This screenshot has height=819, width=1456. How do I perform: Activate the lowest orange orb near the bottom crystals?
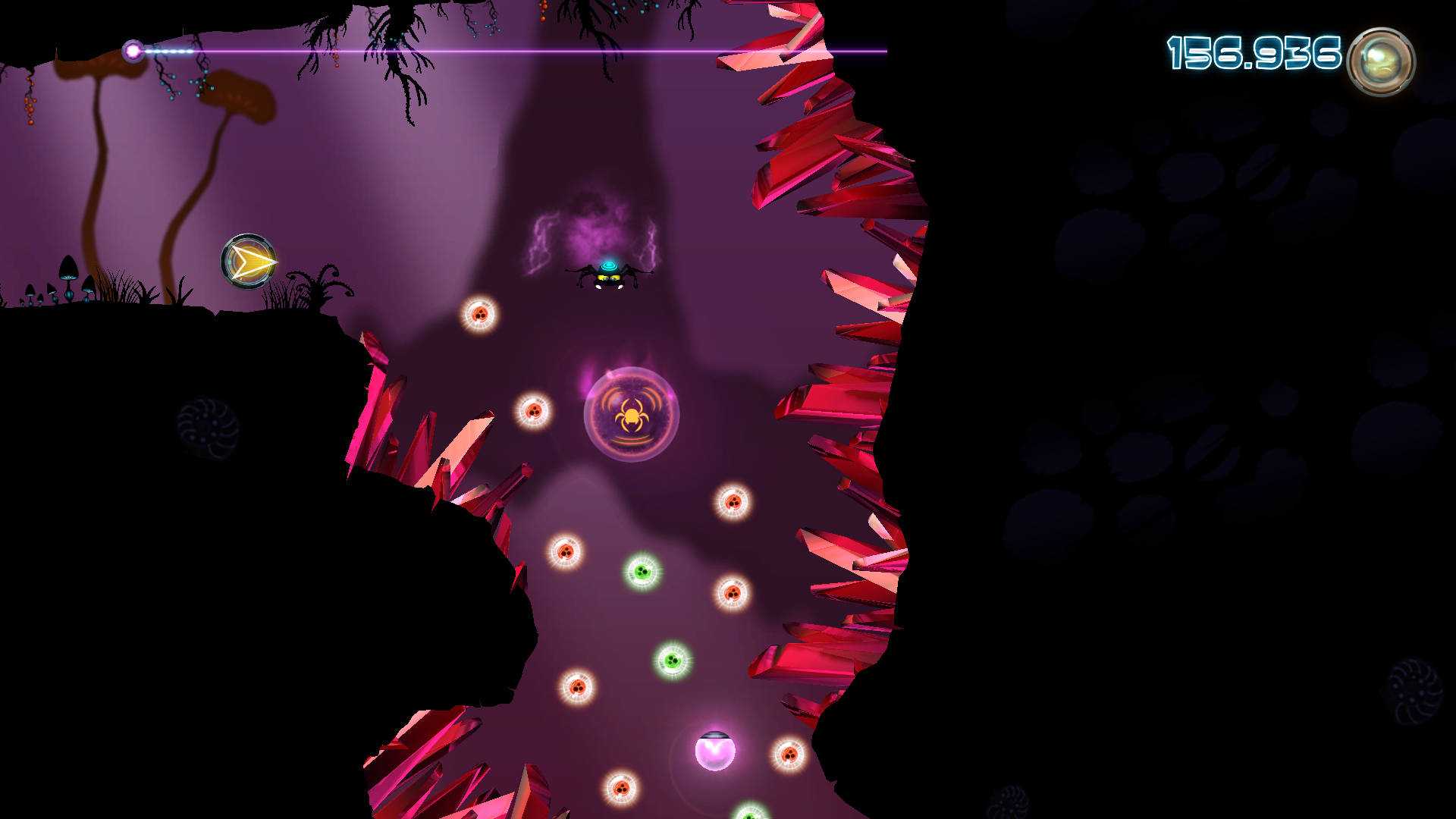coord(622,789)
